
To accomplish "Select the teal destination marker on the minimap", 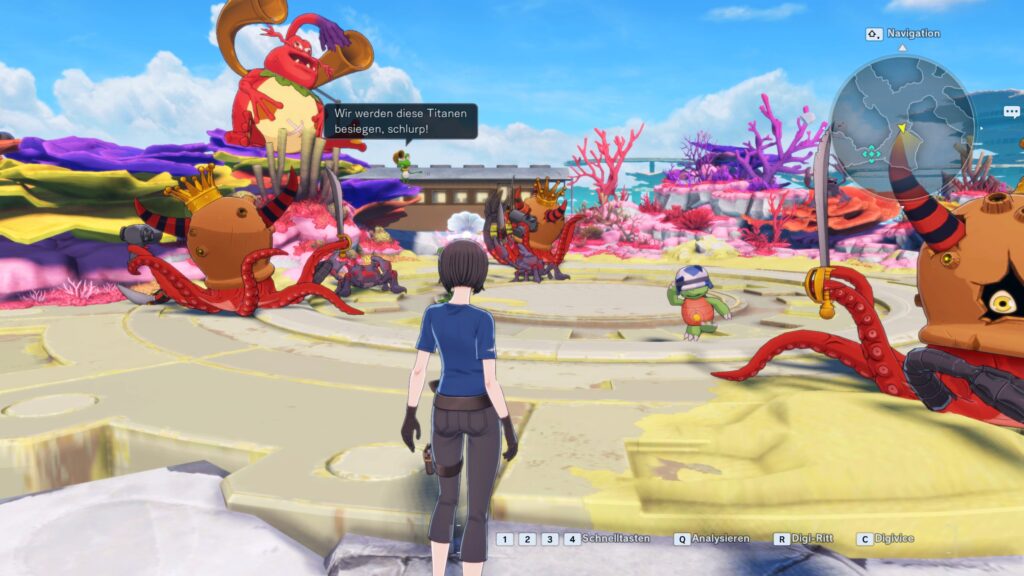I will pos(872,153).
